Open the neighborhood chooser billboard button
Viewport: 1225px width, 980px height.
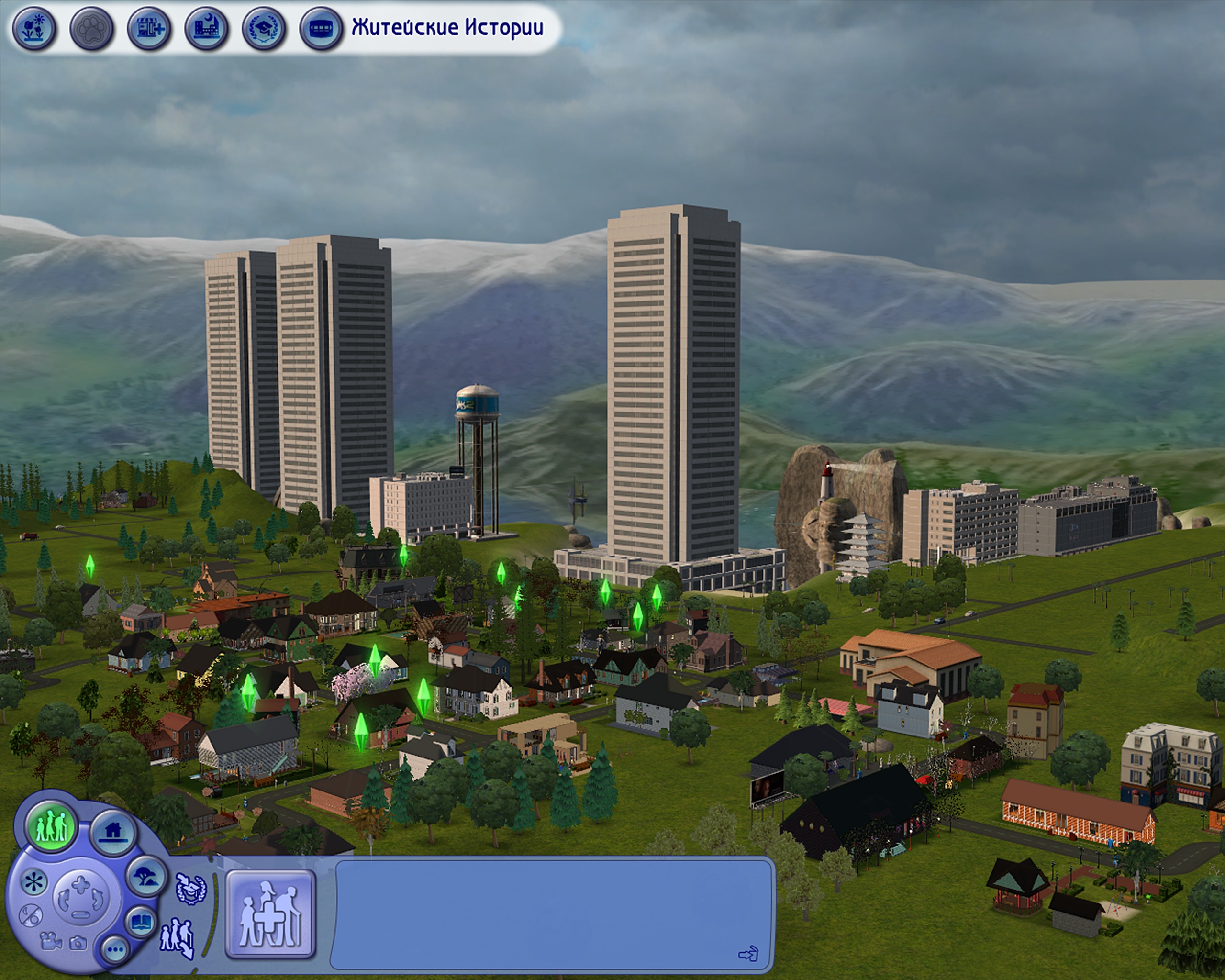(321, 28)
